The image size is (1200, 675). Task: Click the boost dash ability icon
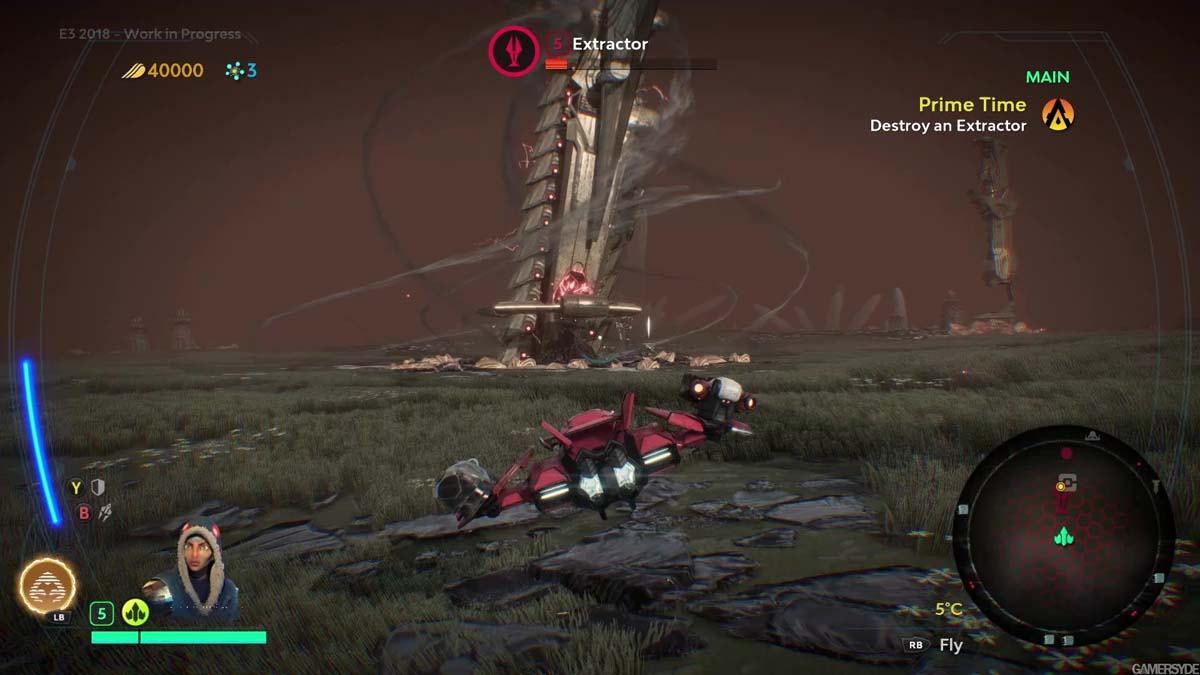(x=104, y=512)
